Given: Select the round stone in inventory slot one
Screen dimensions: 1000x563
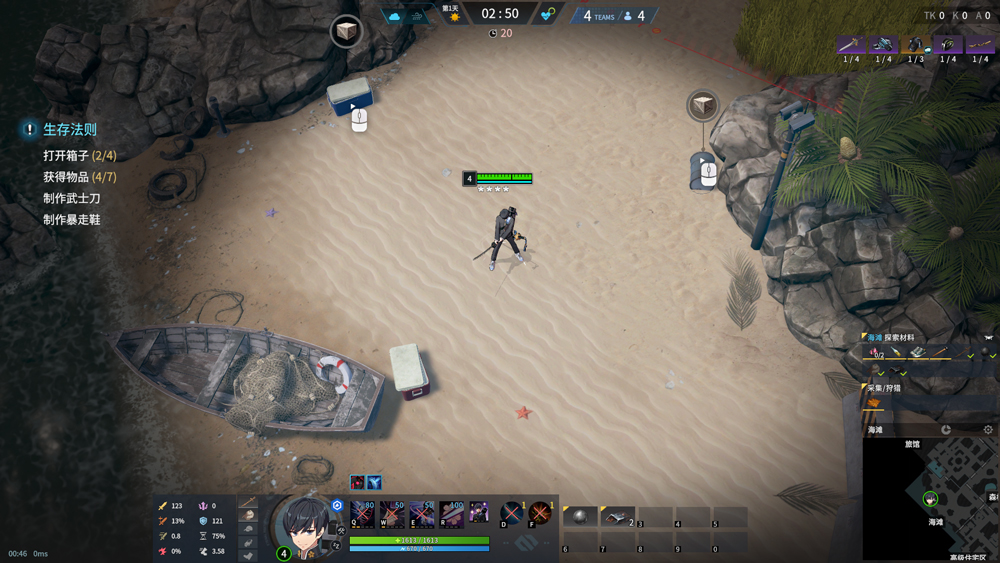Looking at the screenshot, I should 580,516.
